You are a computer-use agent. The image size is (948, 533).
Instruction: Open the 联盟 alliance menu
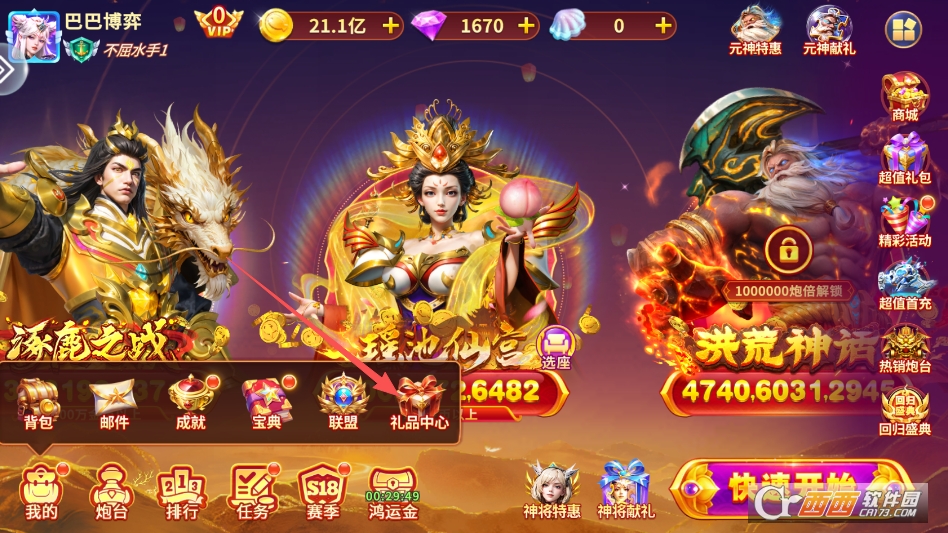(343, 401)
